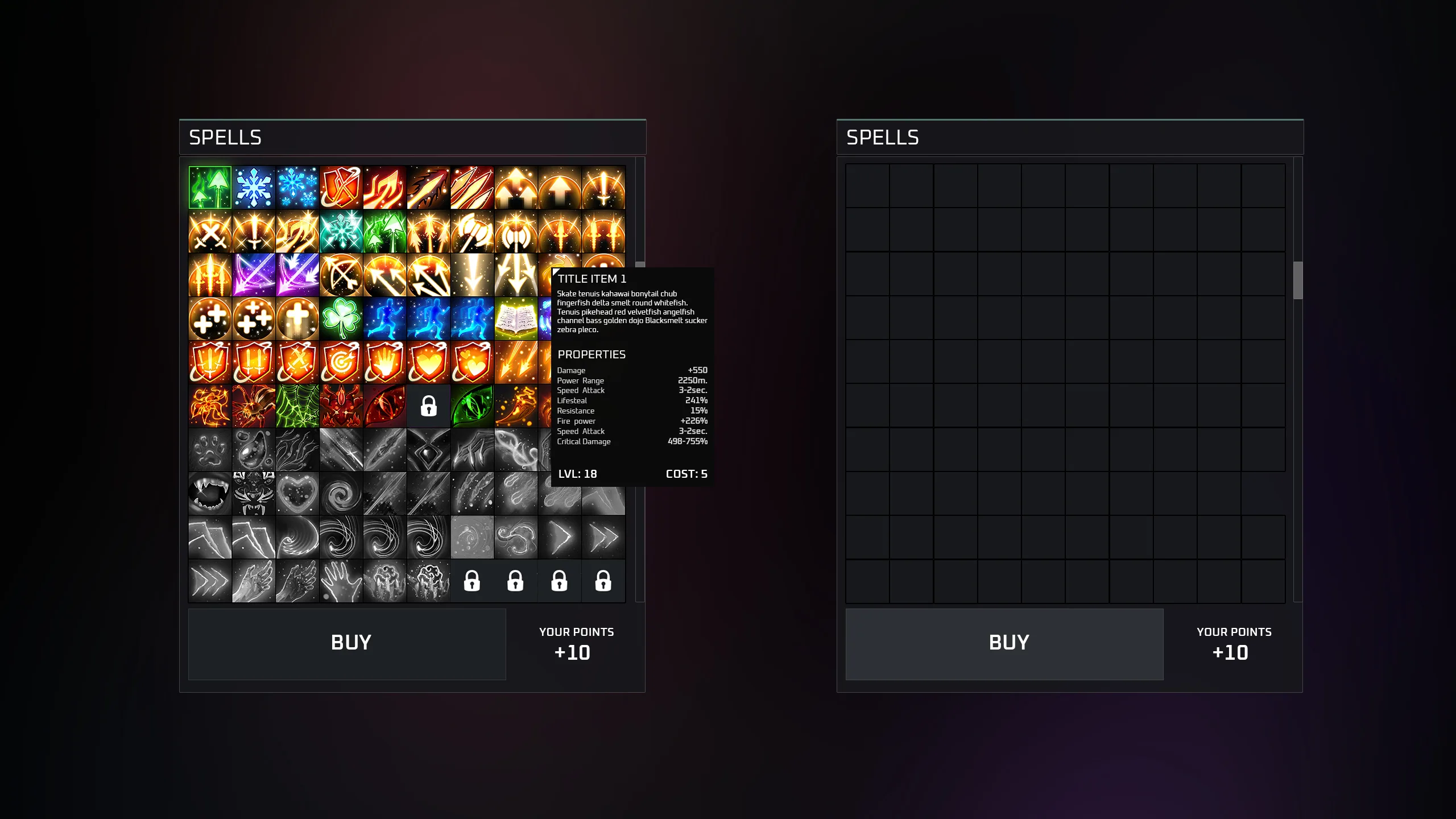Select the grey paw print spell

(x=210, y=450)
